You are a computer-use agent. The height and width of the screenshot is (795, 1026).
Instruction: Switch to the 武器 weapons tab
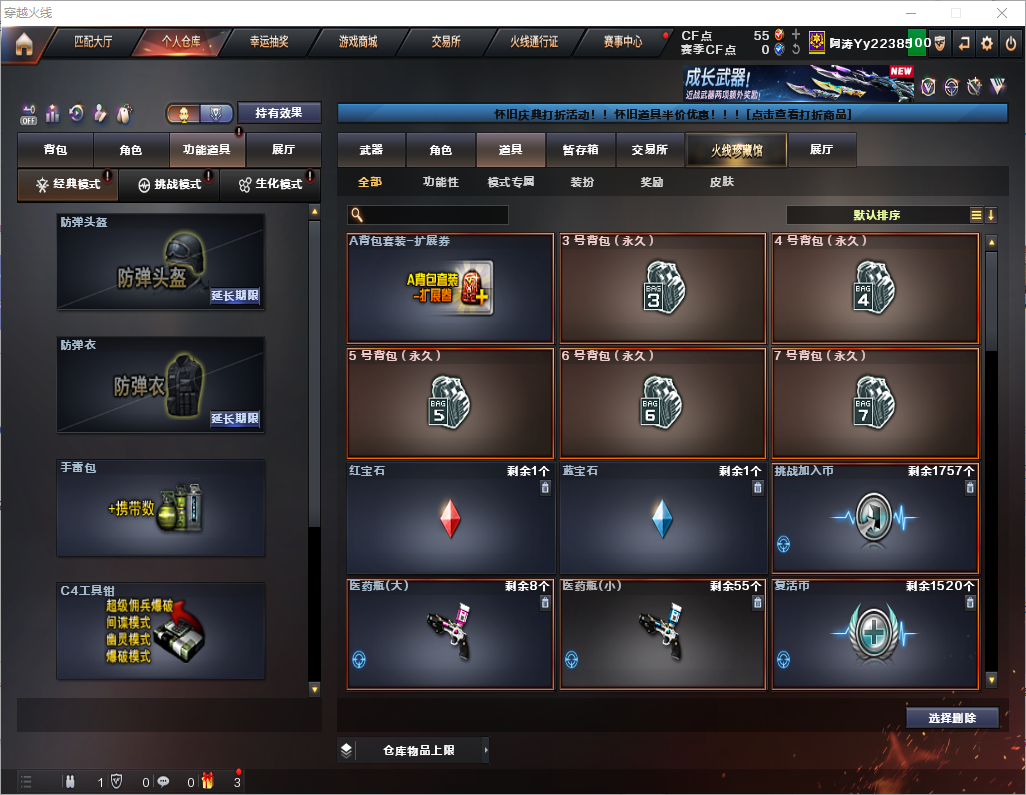coord(371,150)
